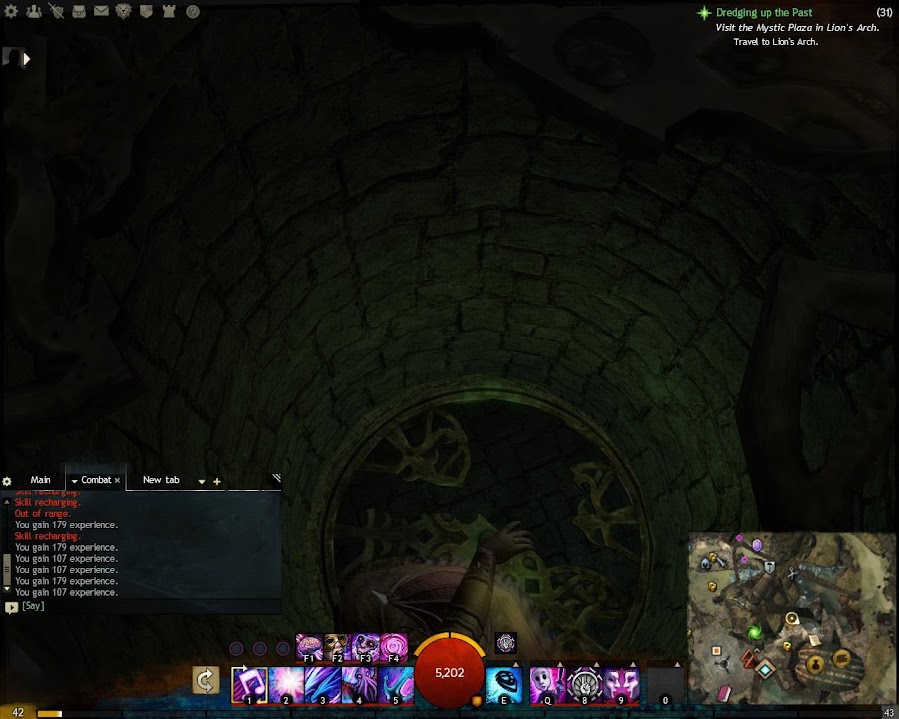The width and height of the screenshot is (899, 719).
Task: Select the Dredging up the Past objective
Action: (x=763, y=13)
